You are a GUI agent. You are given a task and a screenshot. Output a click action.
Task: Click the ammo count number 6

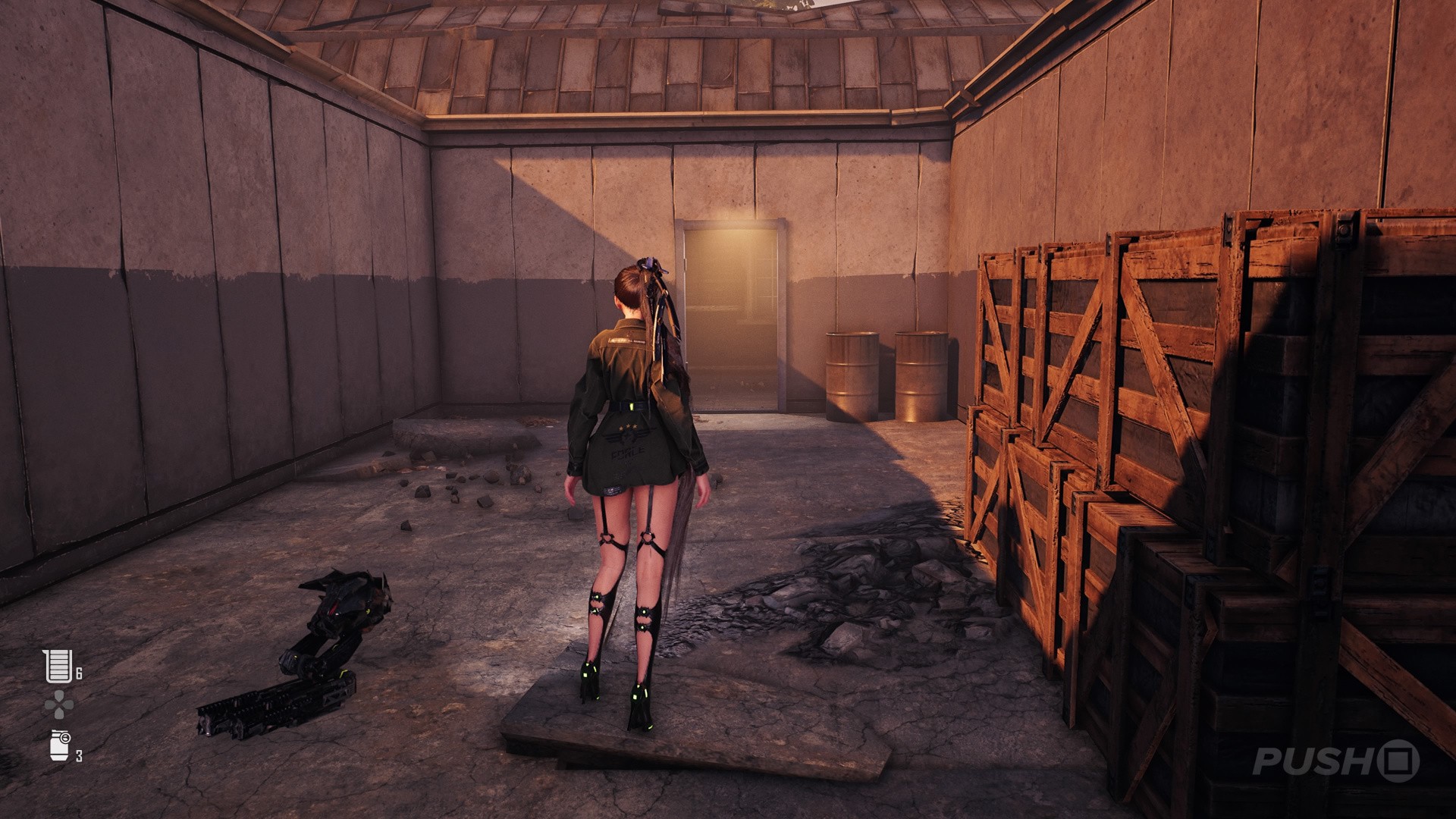point(79,672)
